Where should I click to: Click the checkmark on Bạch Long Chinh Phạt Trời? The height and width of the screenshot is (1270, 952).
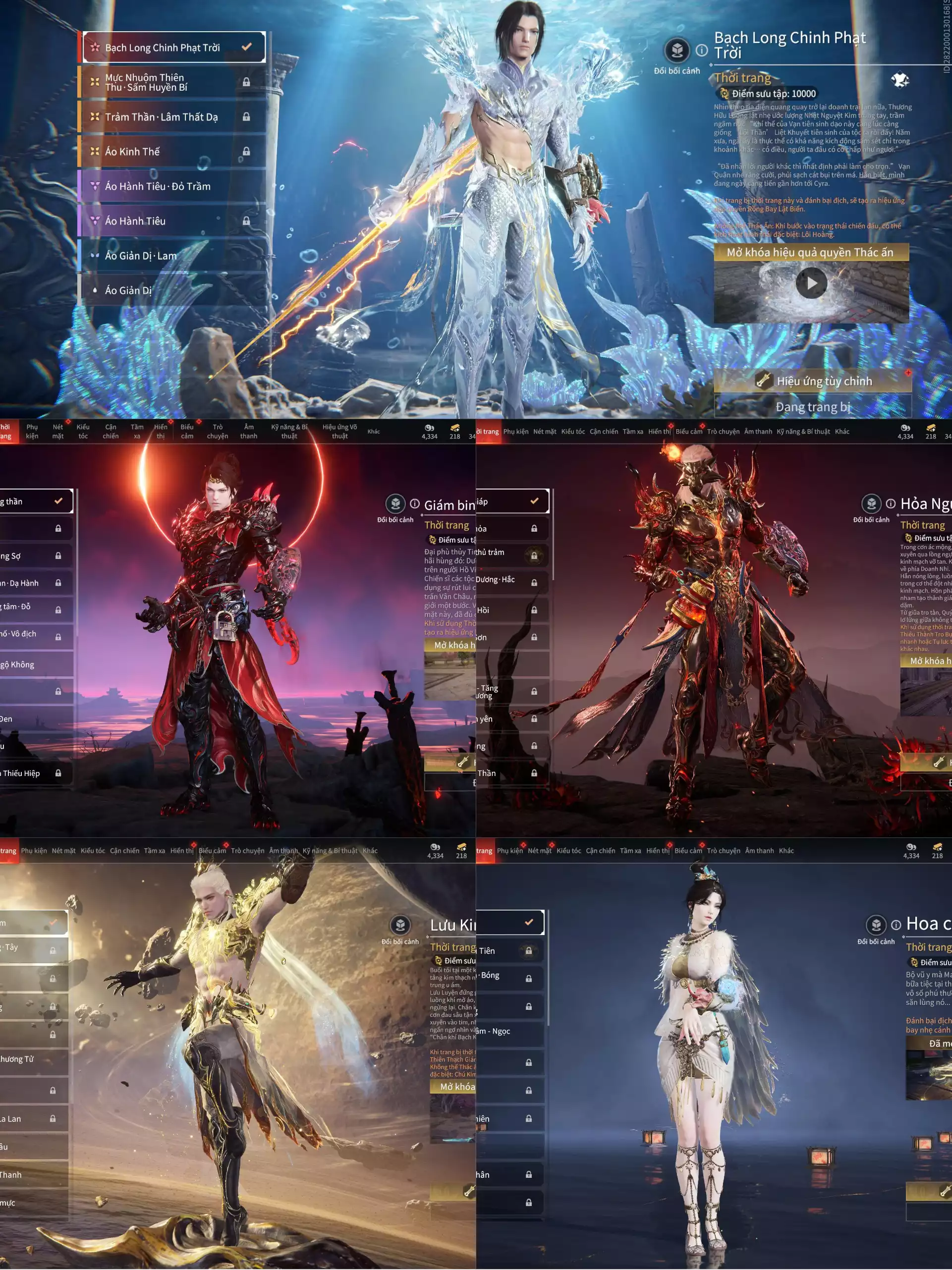click(247, 48)
